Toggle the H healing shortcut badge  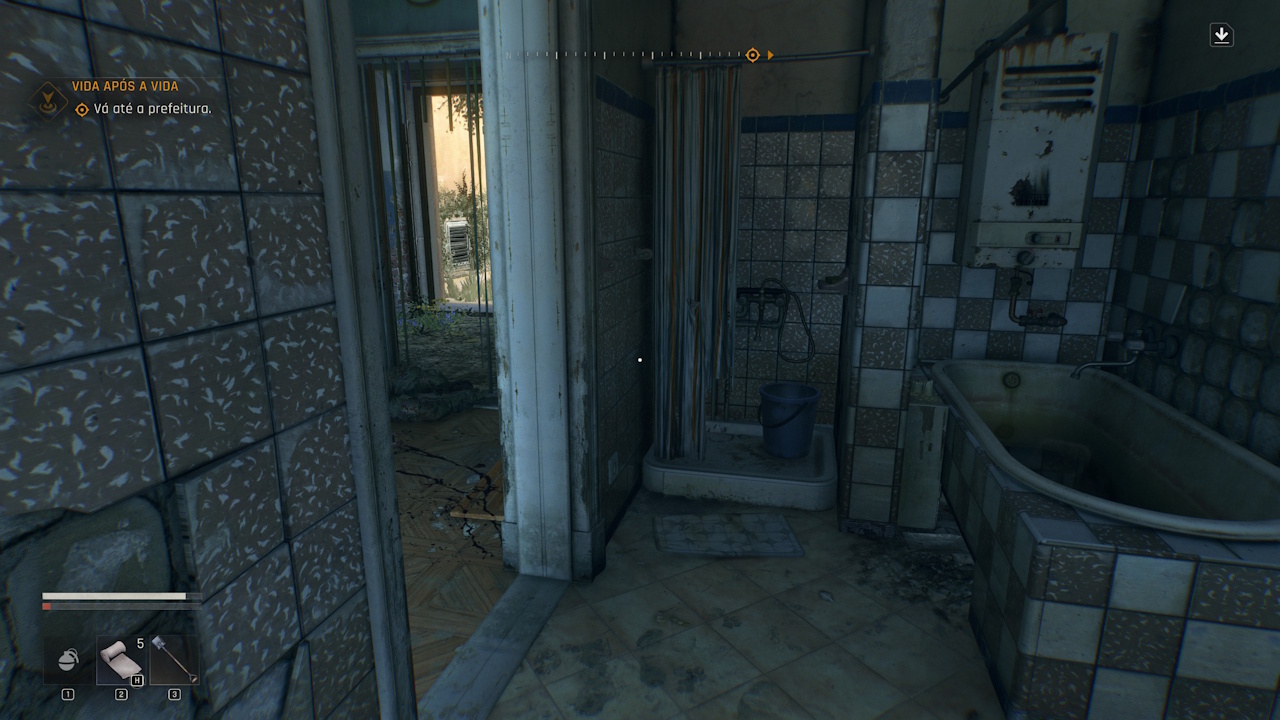137,679
